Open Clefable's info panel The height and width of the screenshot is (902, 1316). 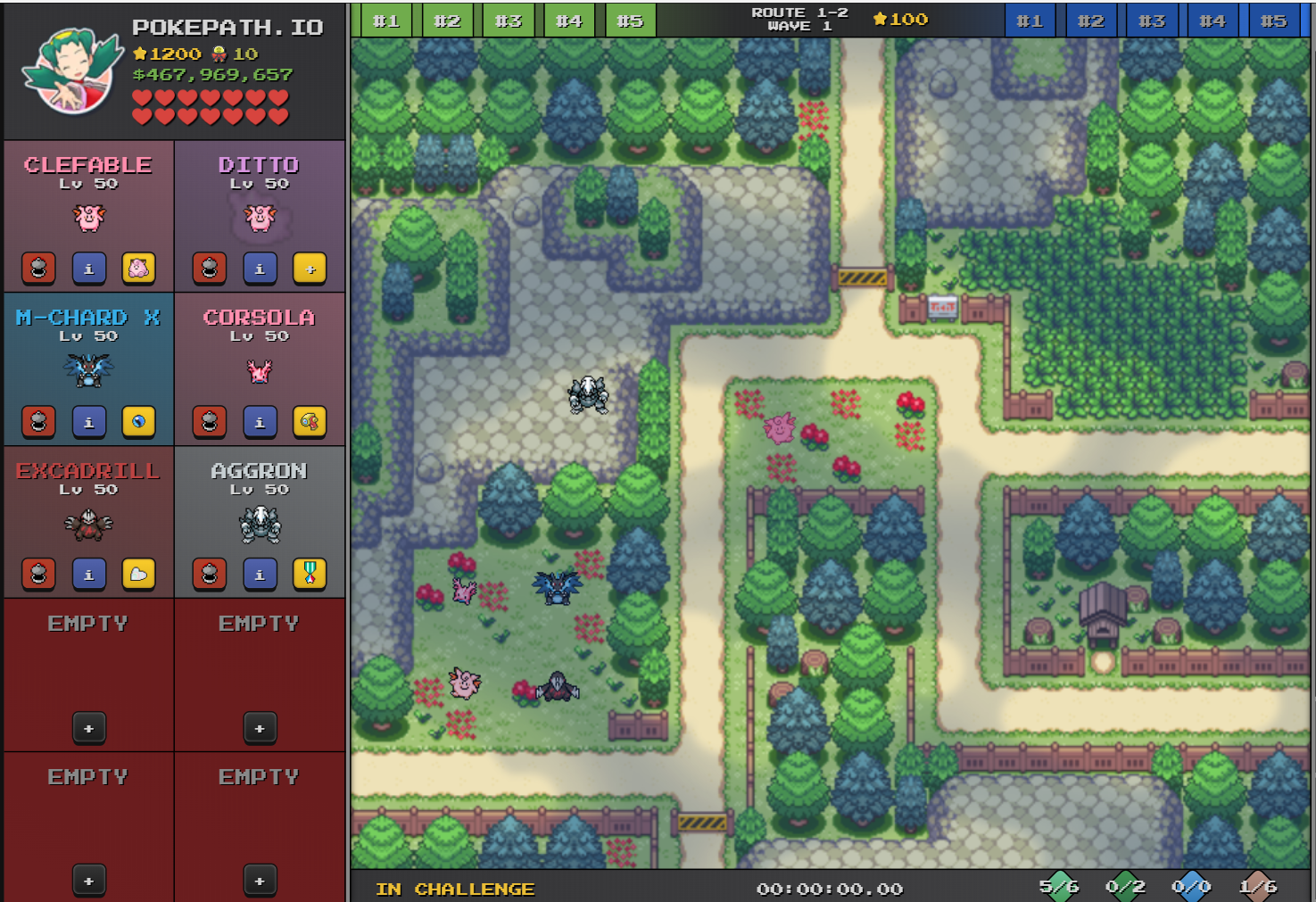(88, 269)
